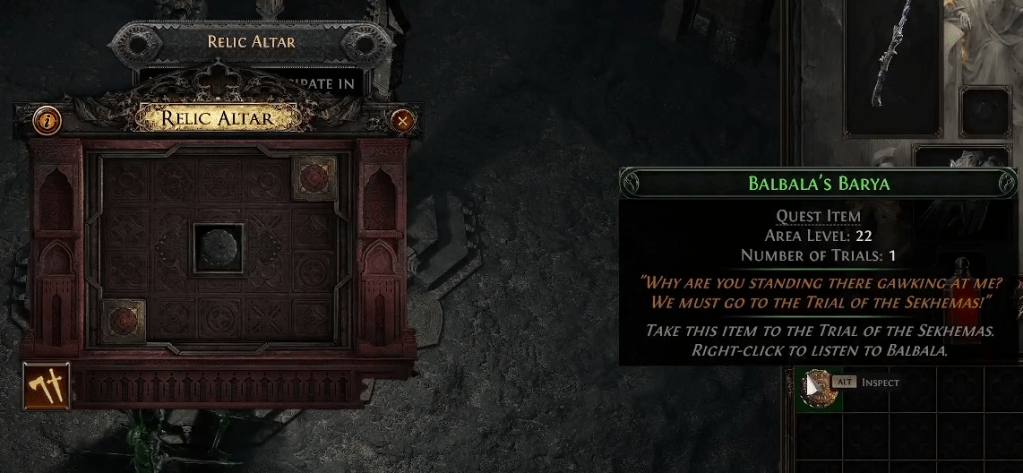Image resolution: width=1023 pixels, height=473 pixels.
Task: Open the Relic Altar info help
Action: tap(47, 121)
